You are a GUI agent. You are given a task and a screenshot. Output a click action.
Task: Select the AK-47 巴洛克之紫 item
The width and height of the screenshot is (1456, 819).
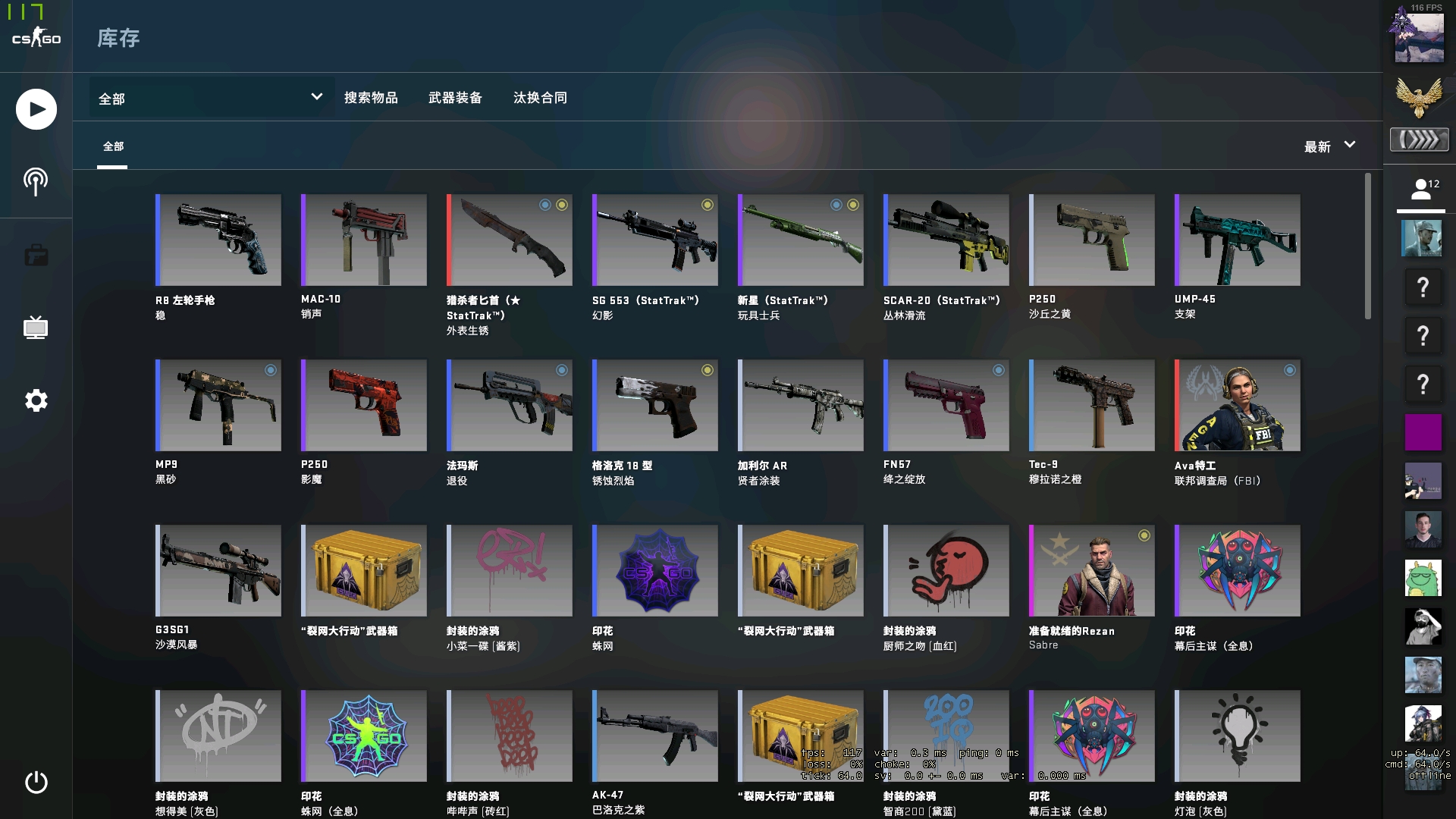click(654, 736)
